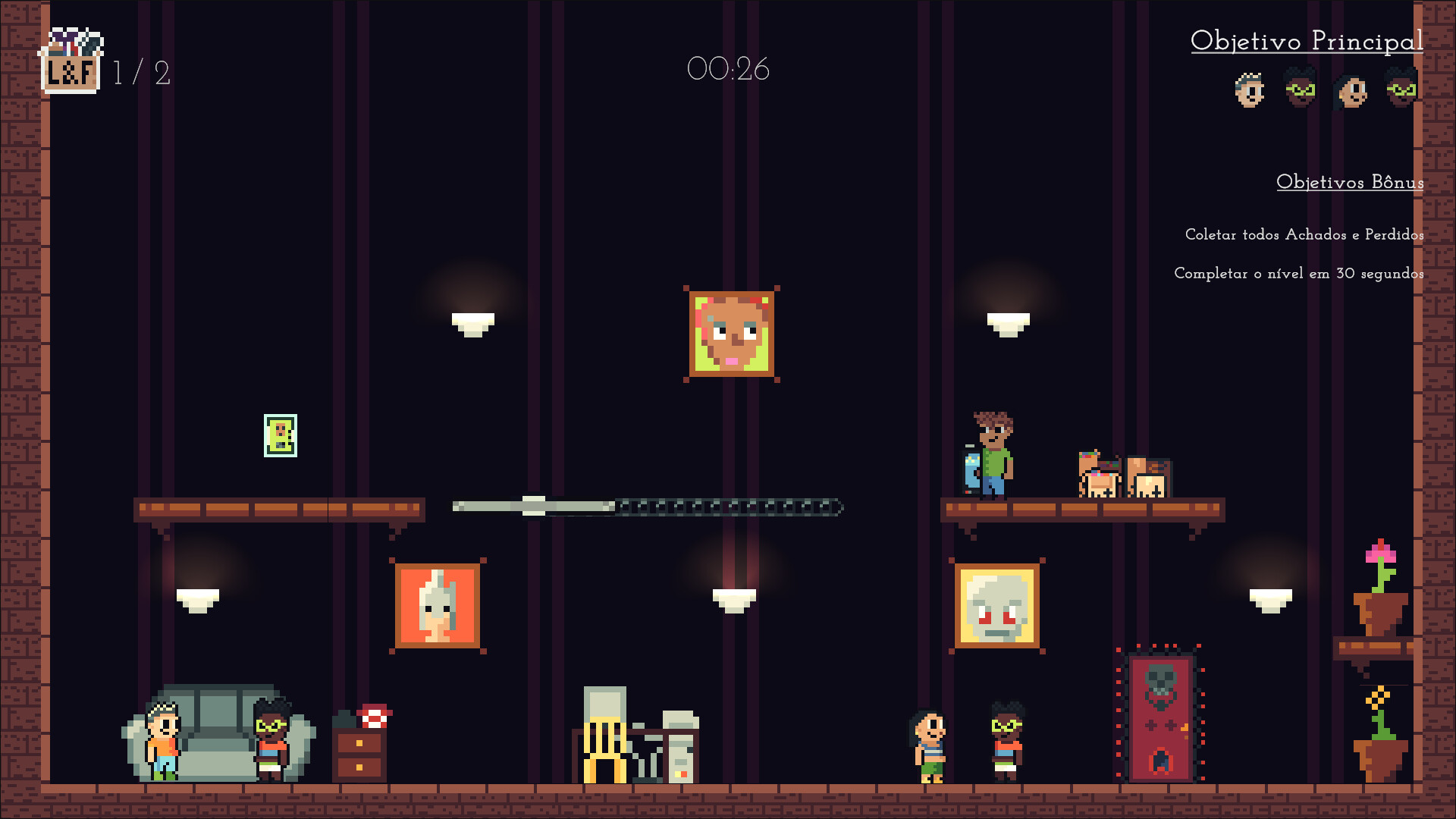The height and width of the screenshot is (819, 1456).
Task: Click the red-eyed portrait above the children
Action: 999,605
